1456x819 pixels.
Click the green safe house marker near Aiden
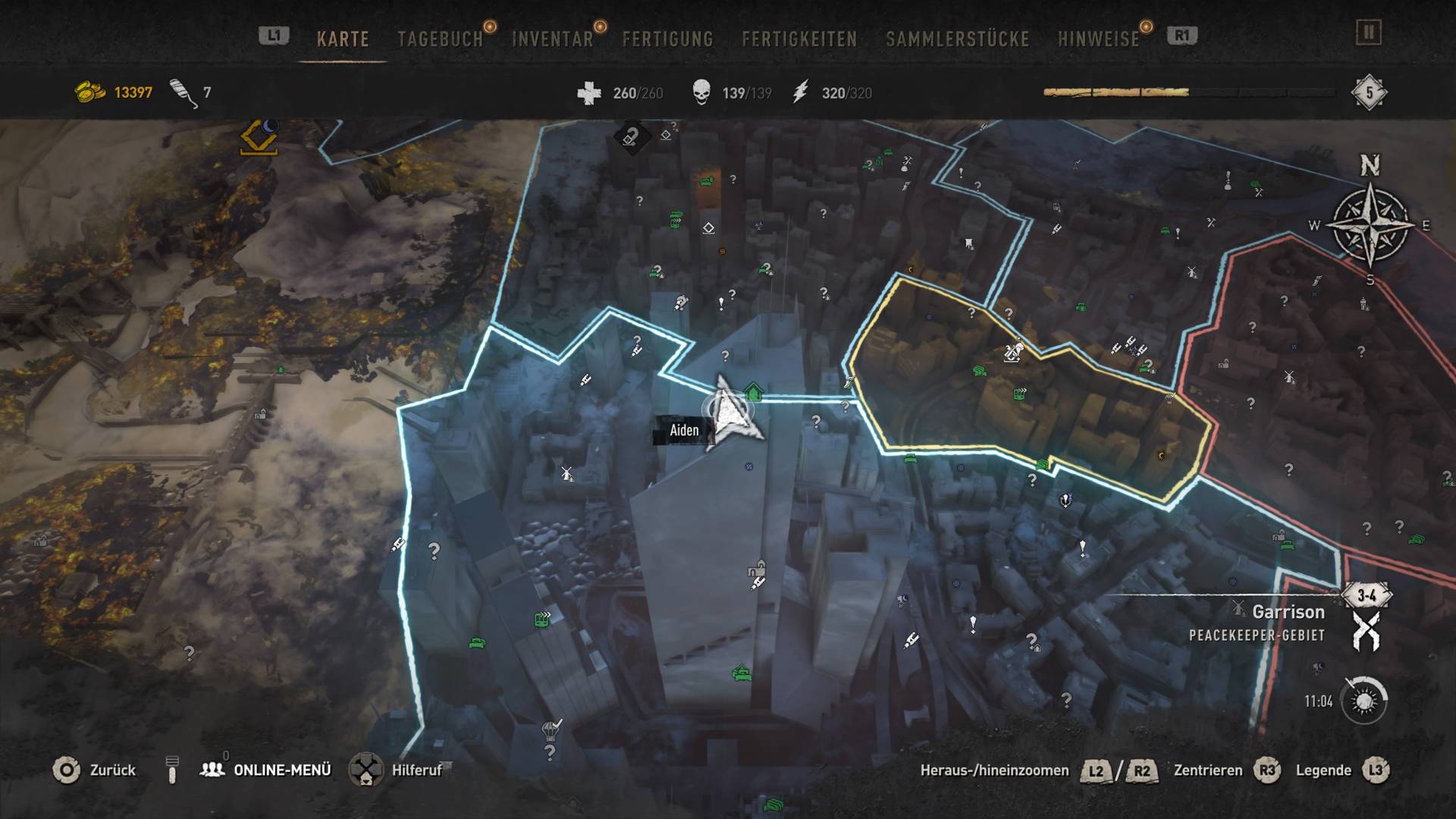coord(753,392)
